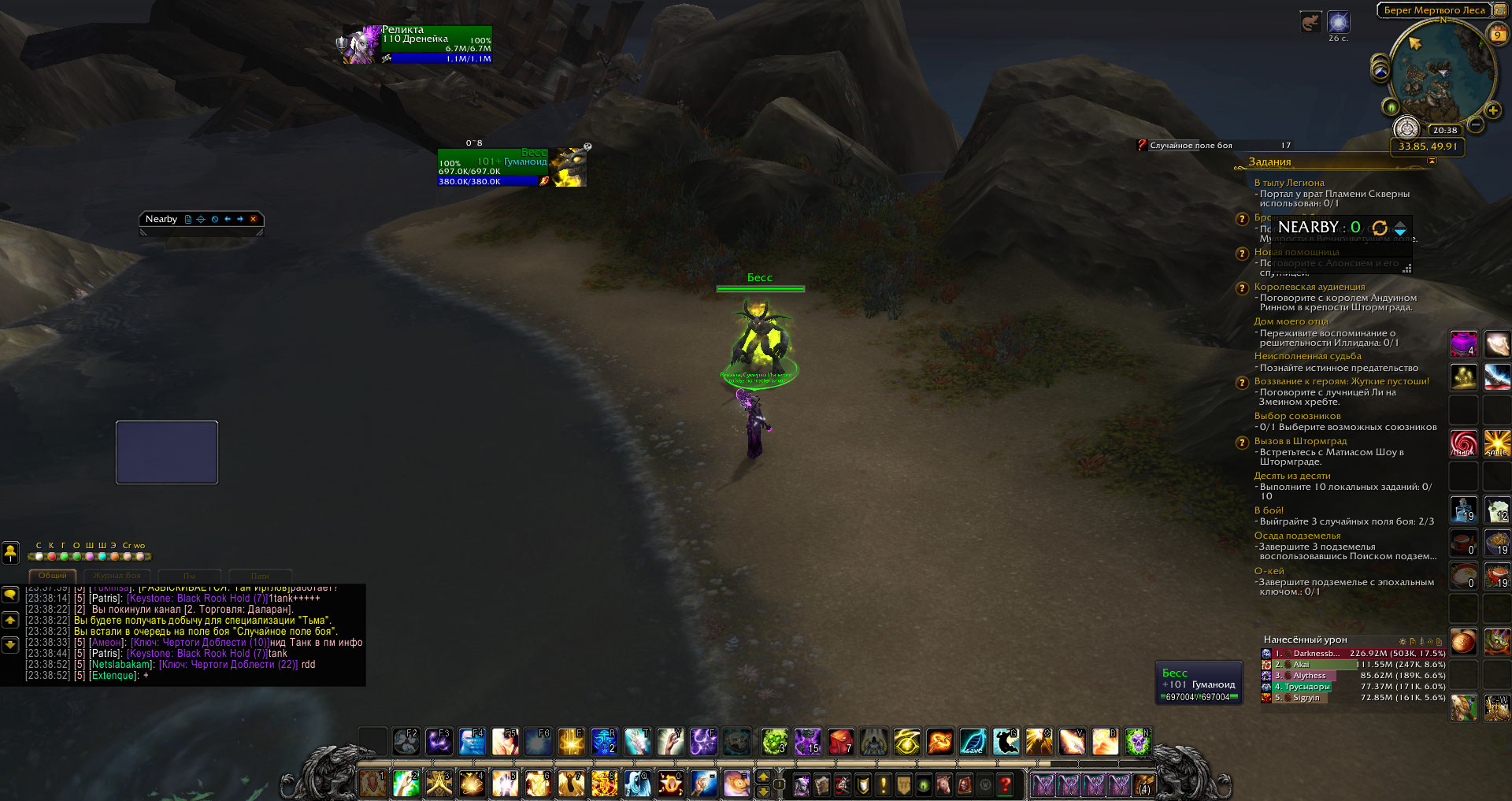This screenshot has height=801, width=1512.
Task: Select Darknessb row in damage meter
Action: tap(1314, 654)
